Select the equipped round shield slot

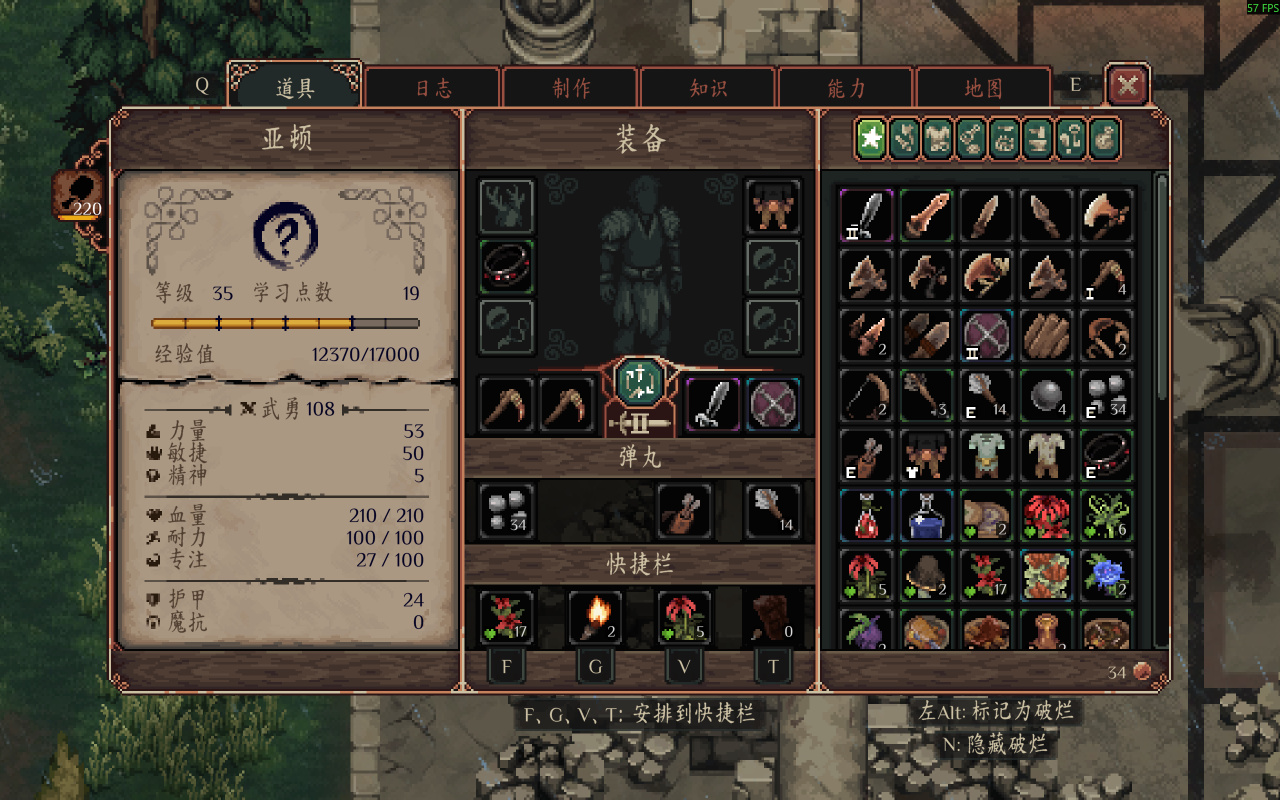click(x=774, y=404)
